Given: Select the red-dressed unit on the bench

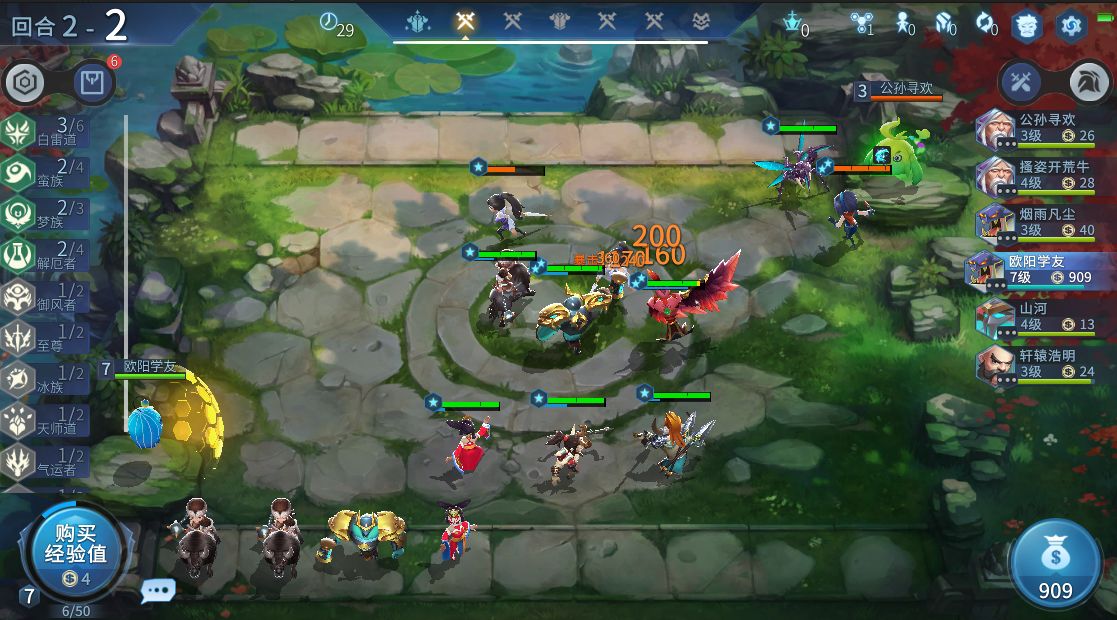Looking at the screenshot, I should click(455, 531).
